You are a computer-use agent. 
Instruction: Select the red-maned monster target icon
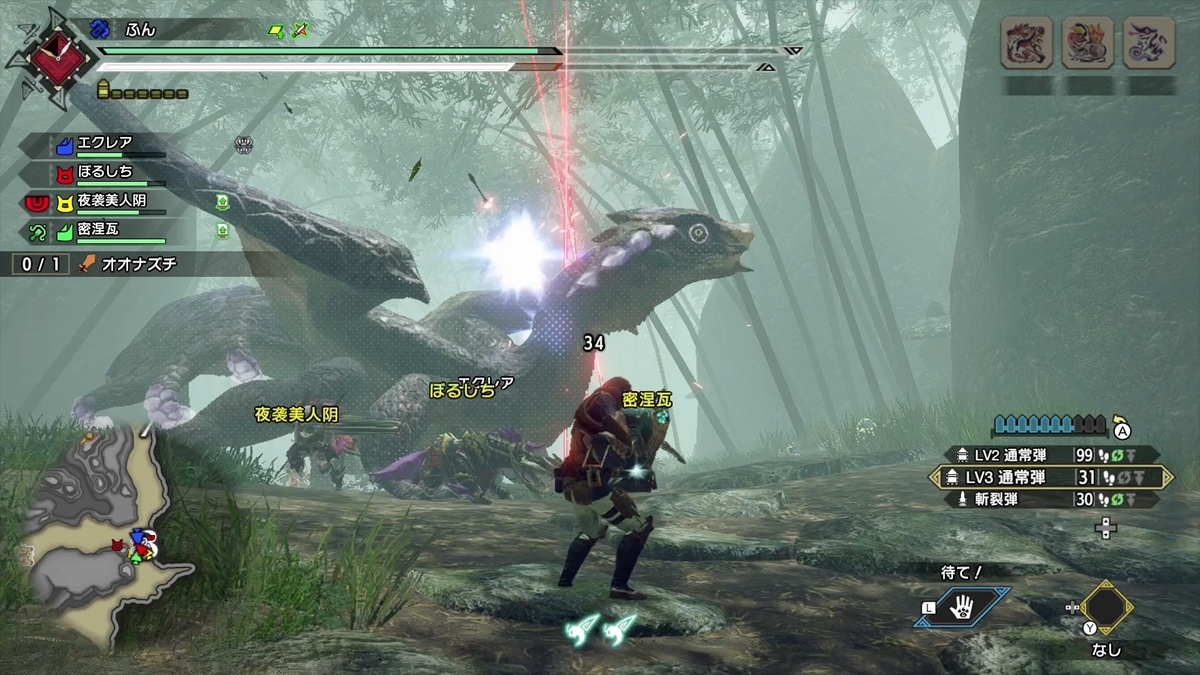pyautogui.click(x=1026, y=43)
